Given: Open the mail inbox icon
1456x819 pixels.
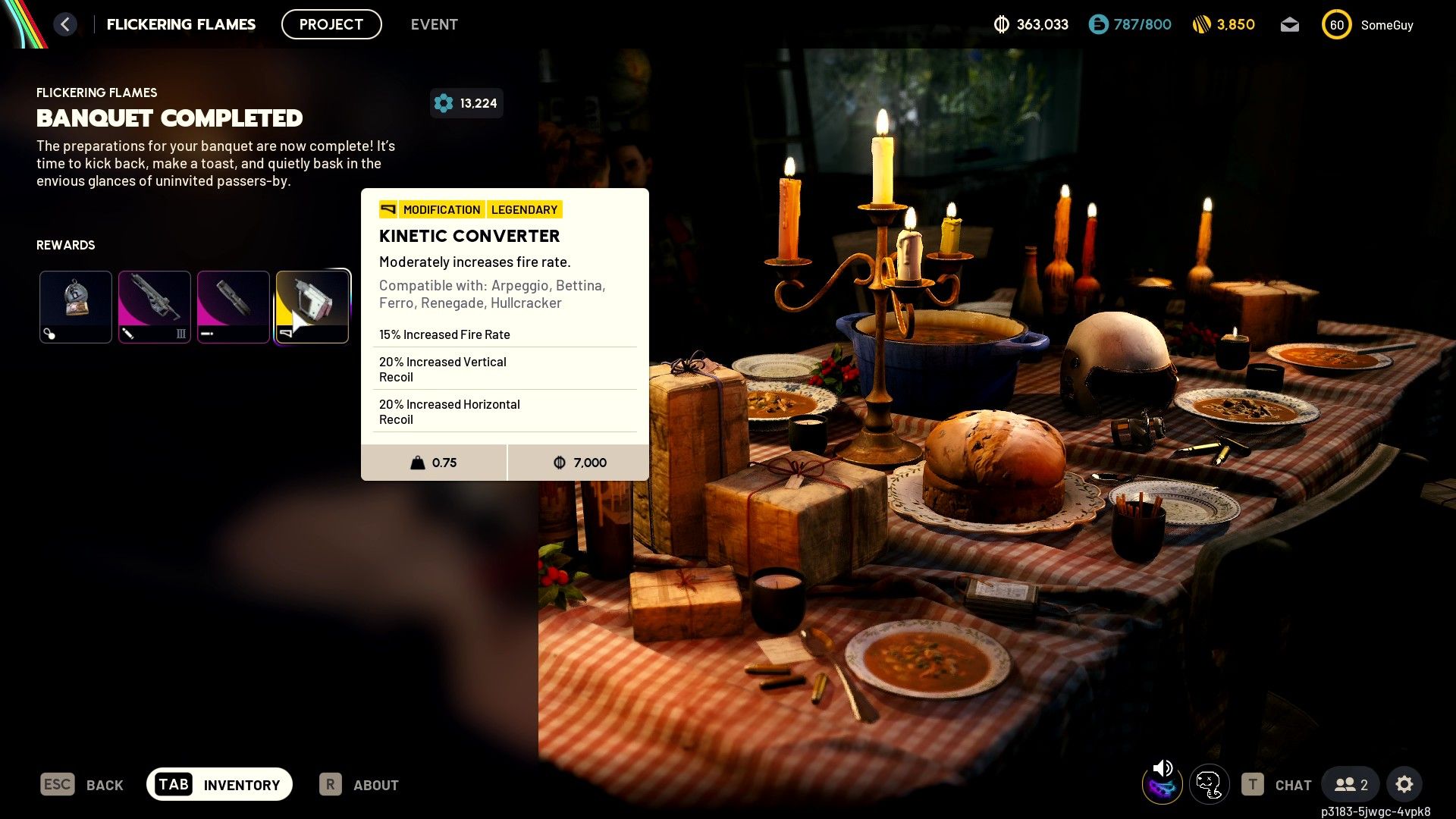Looking at the screenshot, I should pyautogui.click(x=1289, y=25).
